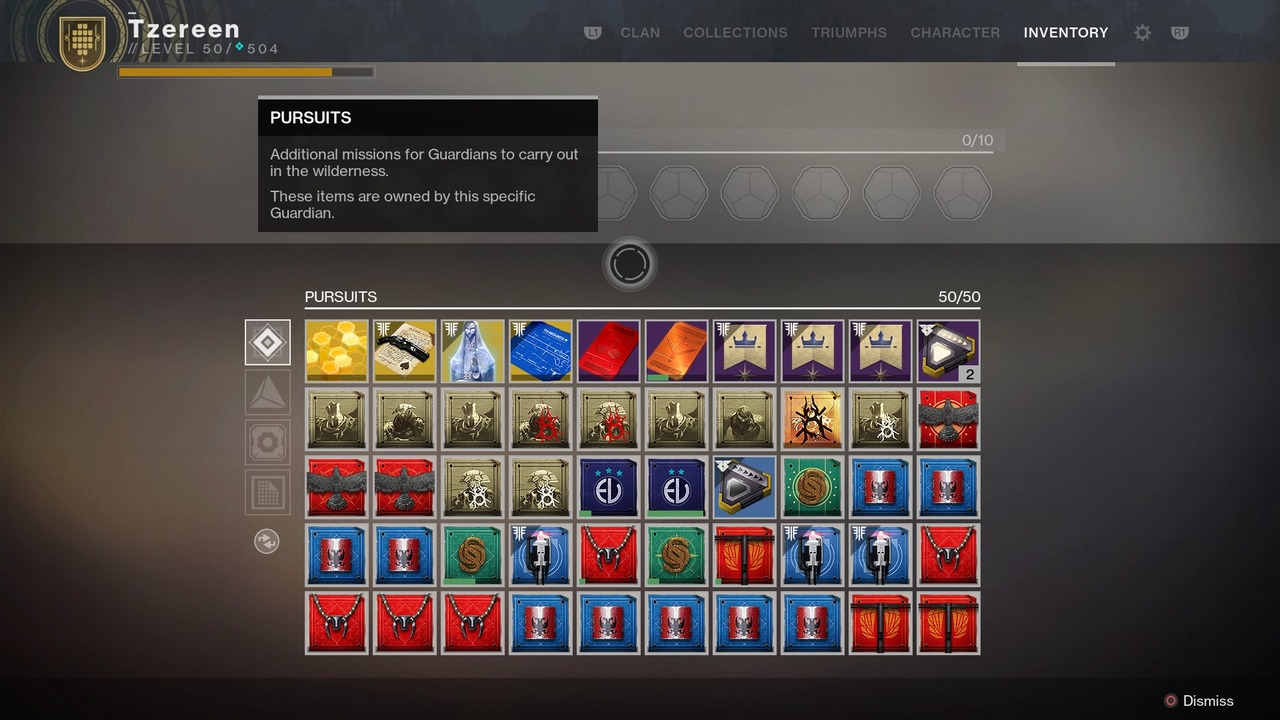
Task: Select the Pursuits diamond category icon
Action: coord(268,343)
